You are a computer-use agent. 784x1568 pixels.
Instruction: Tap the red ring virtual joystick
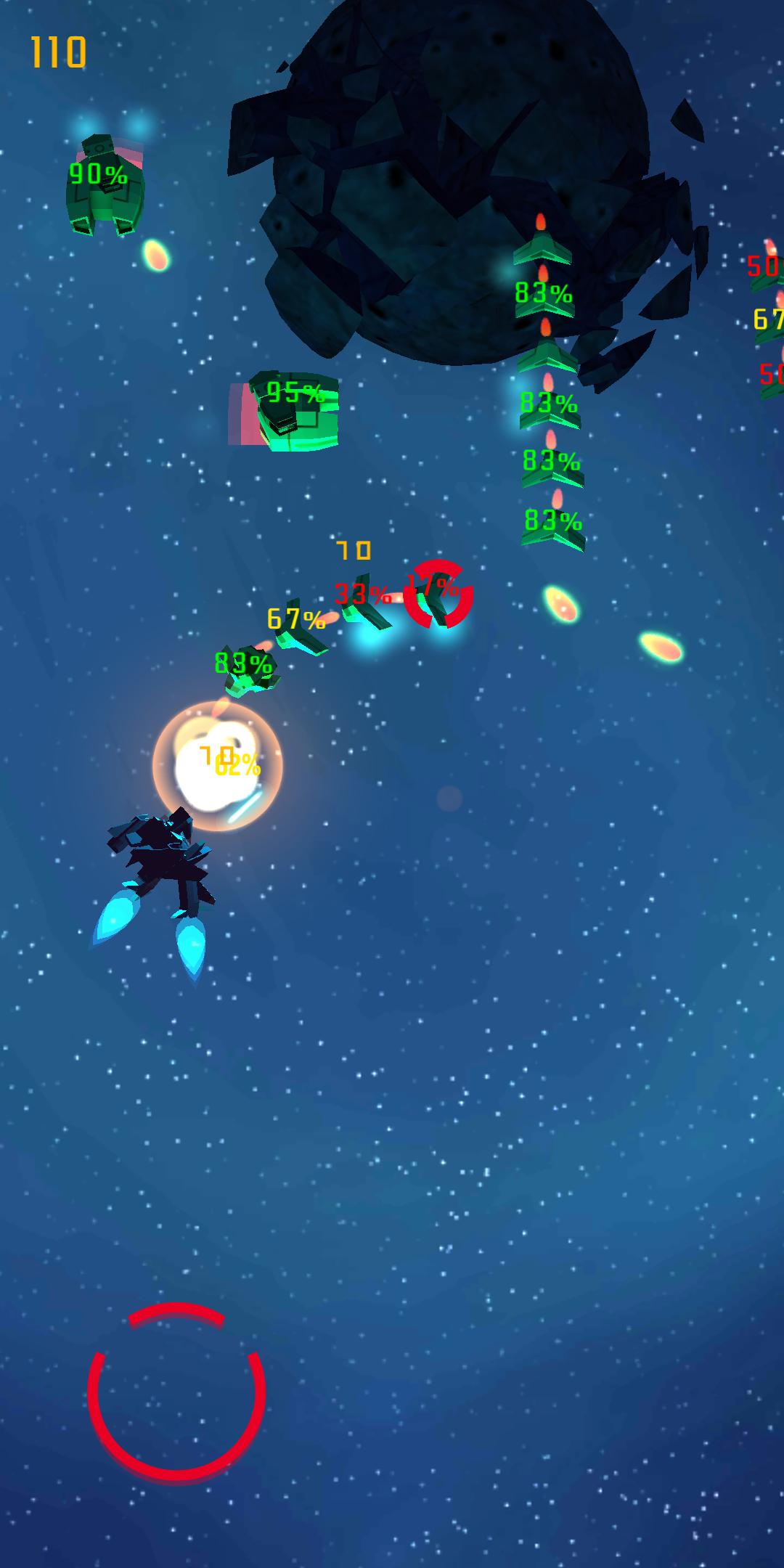point(176,1391)
